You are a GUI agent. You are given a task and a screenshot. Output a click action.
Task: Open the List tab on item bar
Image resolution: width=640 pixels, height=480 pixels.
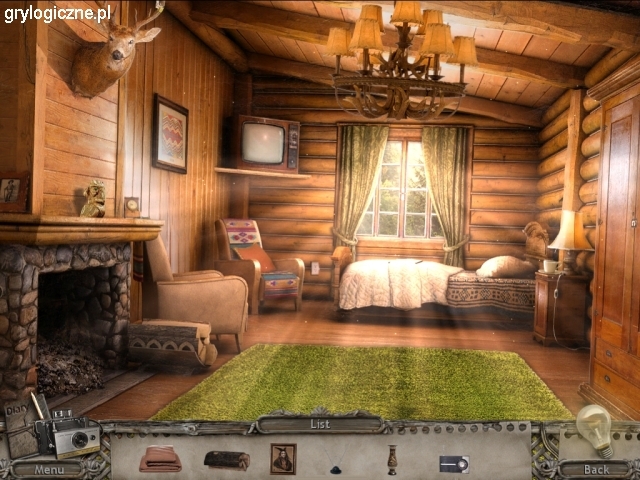319,424
